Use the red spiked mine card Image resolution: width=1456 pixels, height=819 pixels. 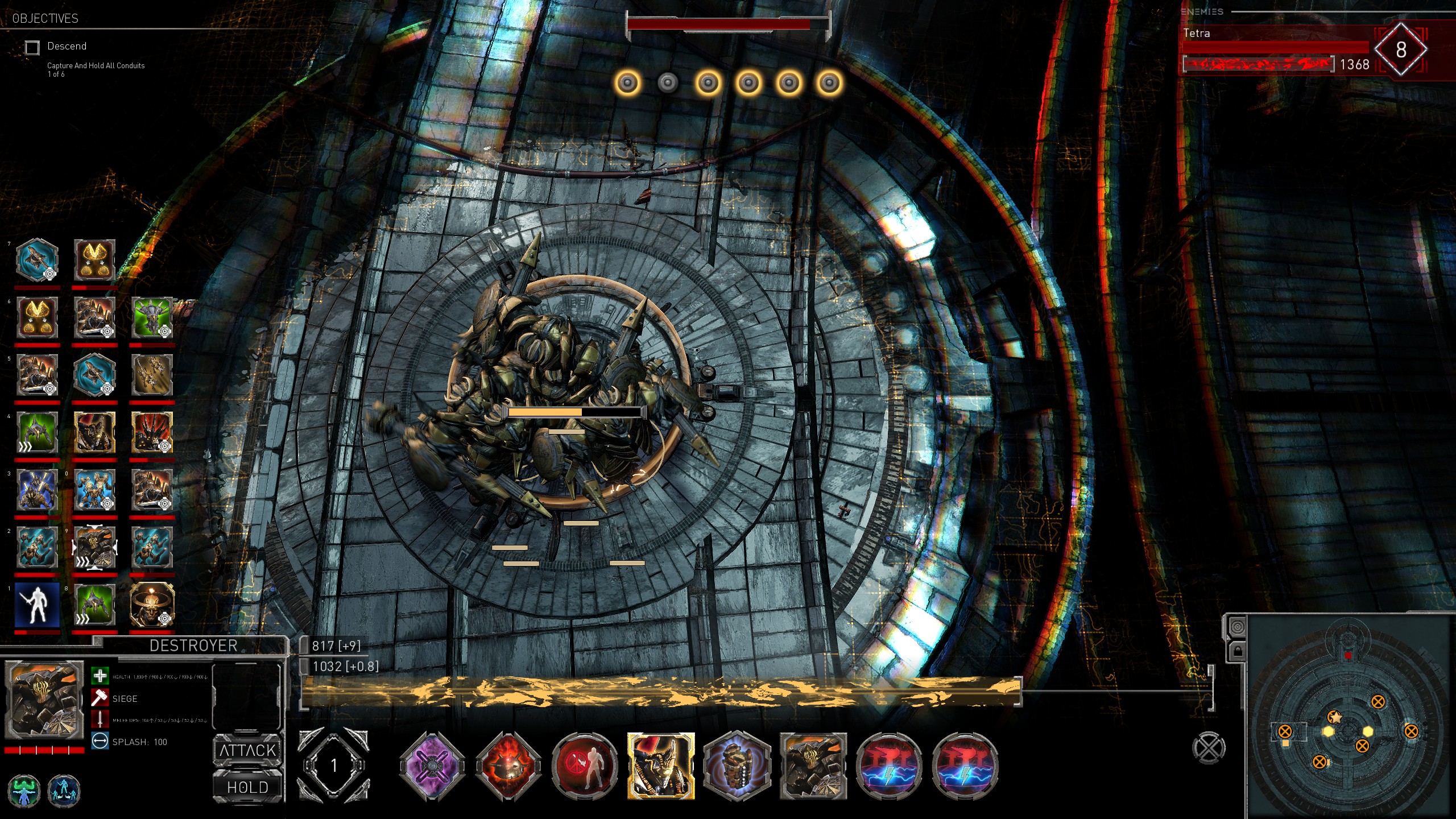(508, 766)
